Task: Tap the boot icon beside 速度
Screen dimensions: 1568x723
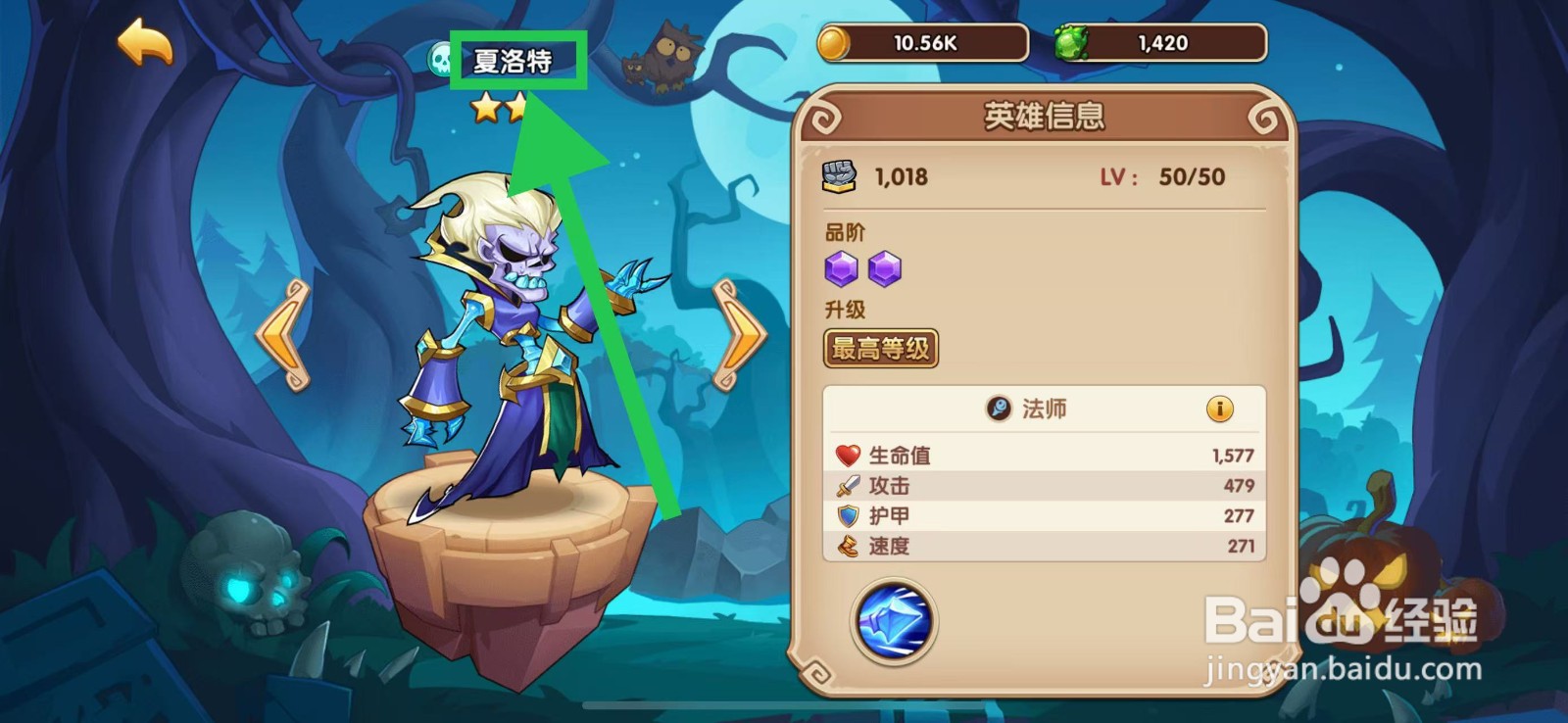Action: 847,547
